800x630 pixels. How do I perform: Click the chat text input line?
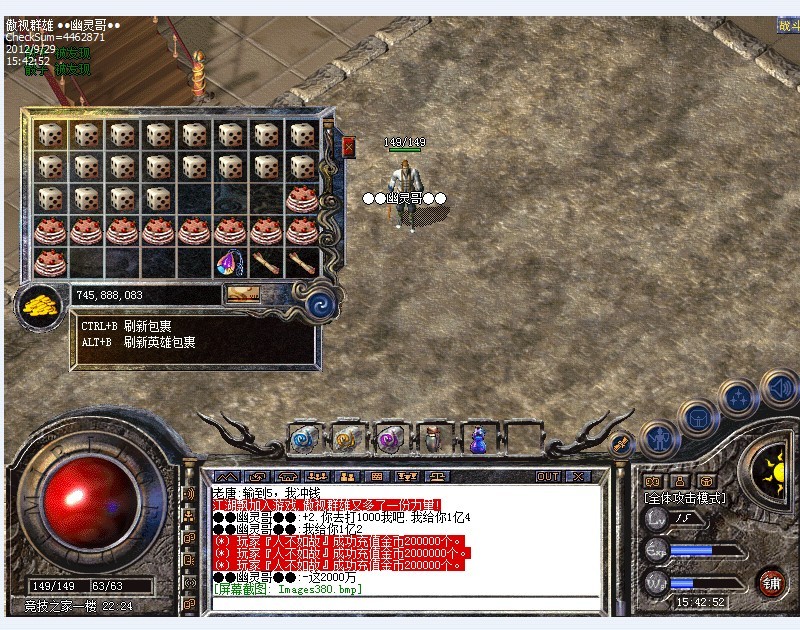(400, 603)
